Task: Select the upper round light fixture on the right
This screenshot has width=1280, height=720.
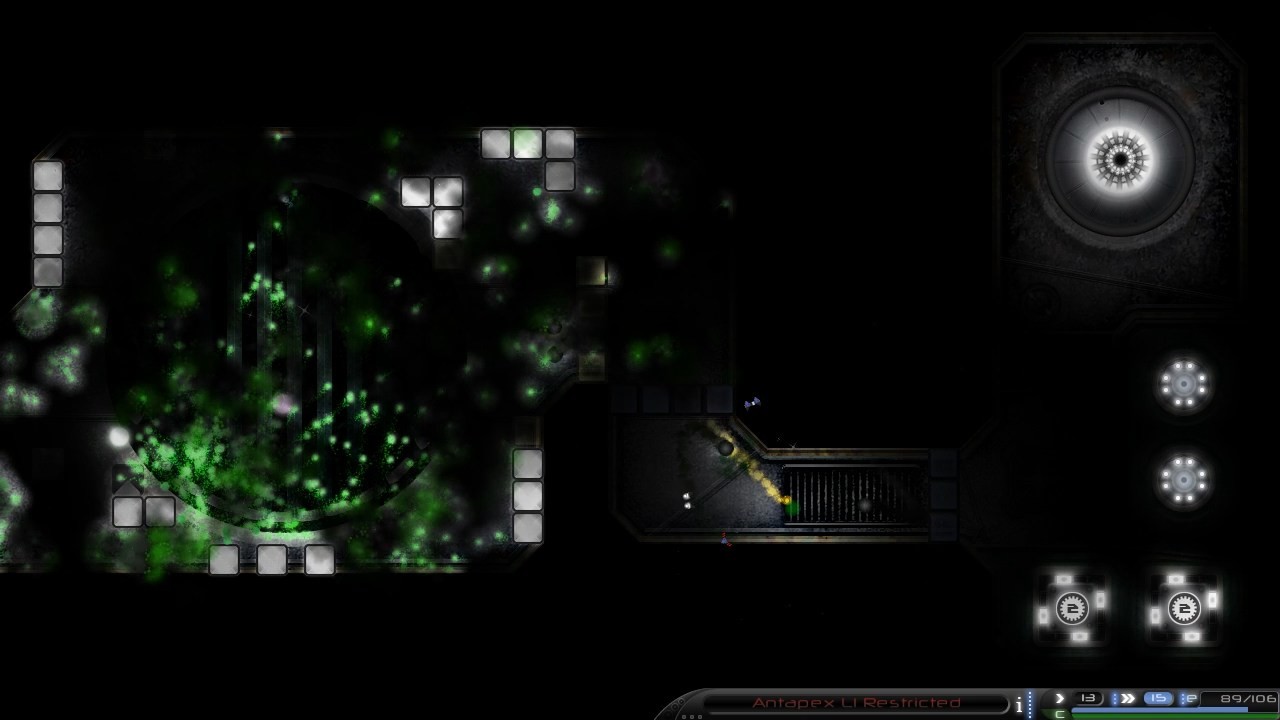Action: (x=1184, y=385)
